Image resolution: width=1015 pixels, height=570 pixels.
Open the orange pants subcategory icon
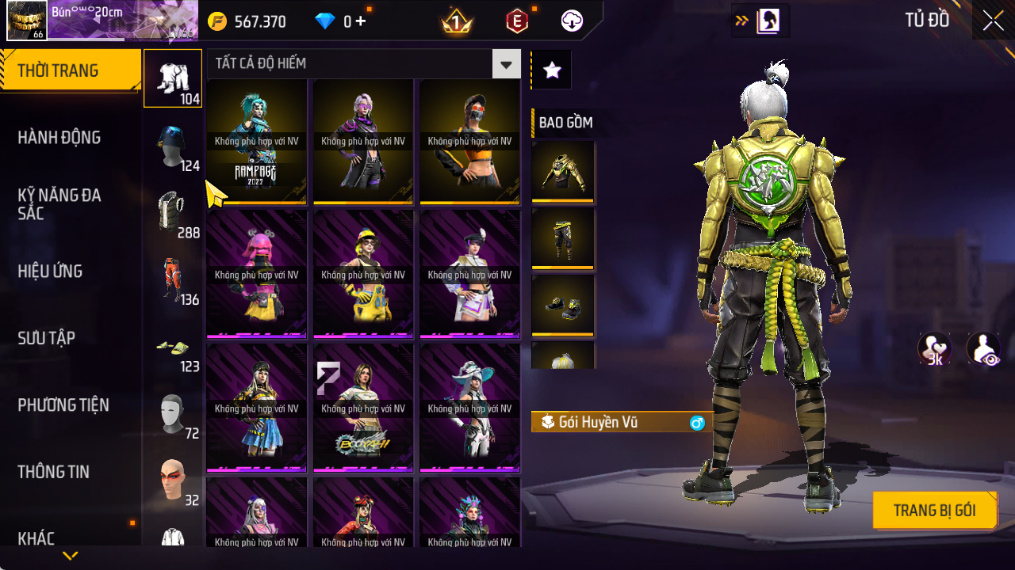click(172, 282)
